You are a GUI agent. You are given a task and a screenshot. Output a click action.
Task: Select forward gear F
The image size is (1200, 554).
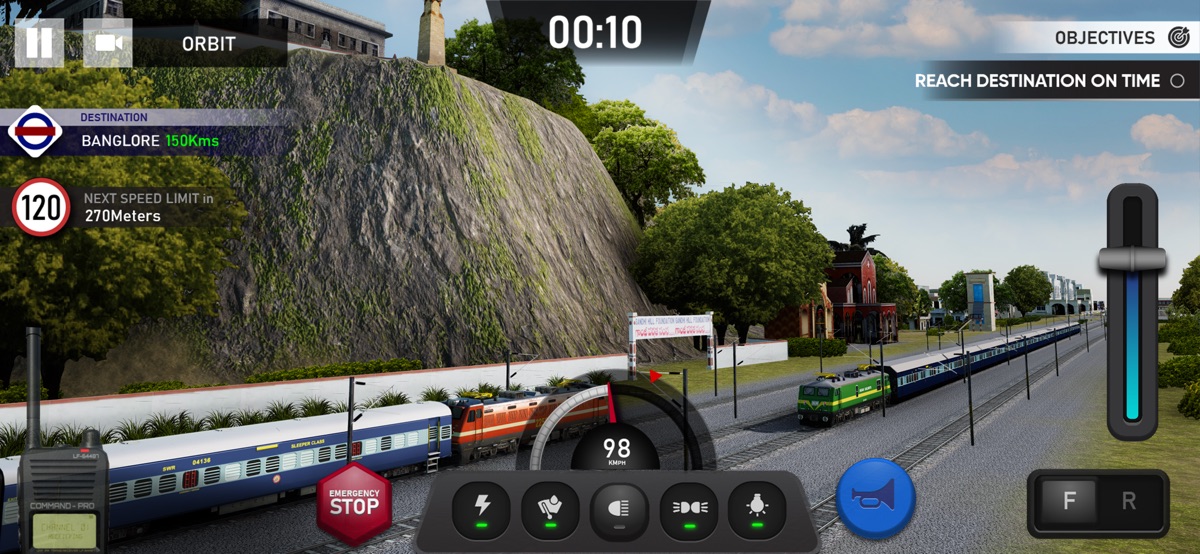pyautogui.click(x=1069, y=502)
